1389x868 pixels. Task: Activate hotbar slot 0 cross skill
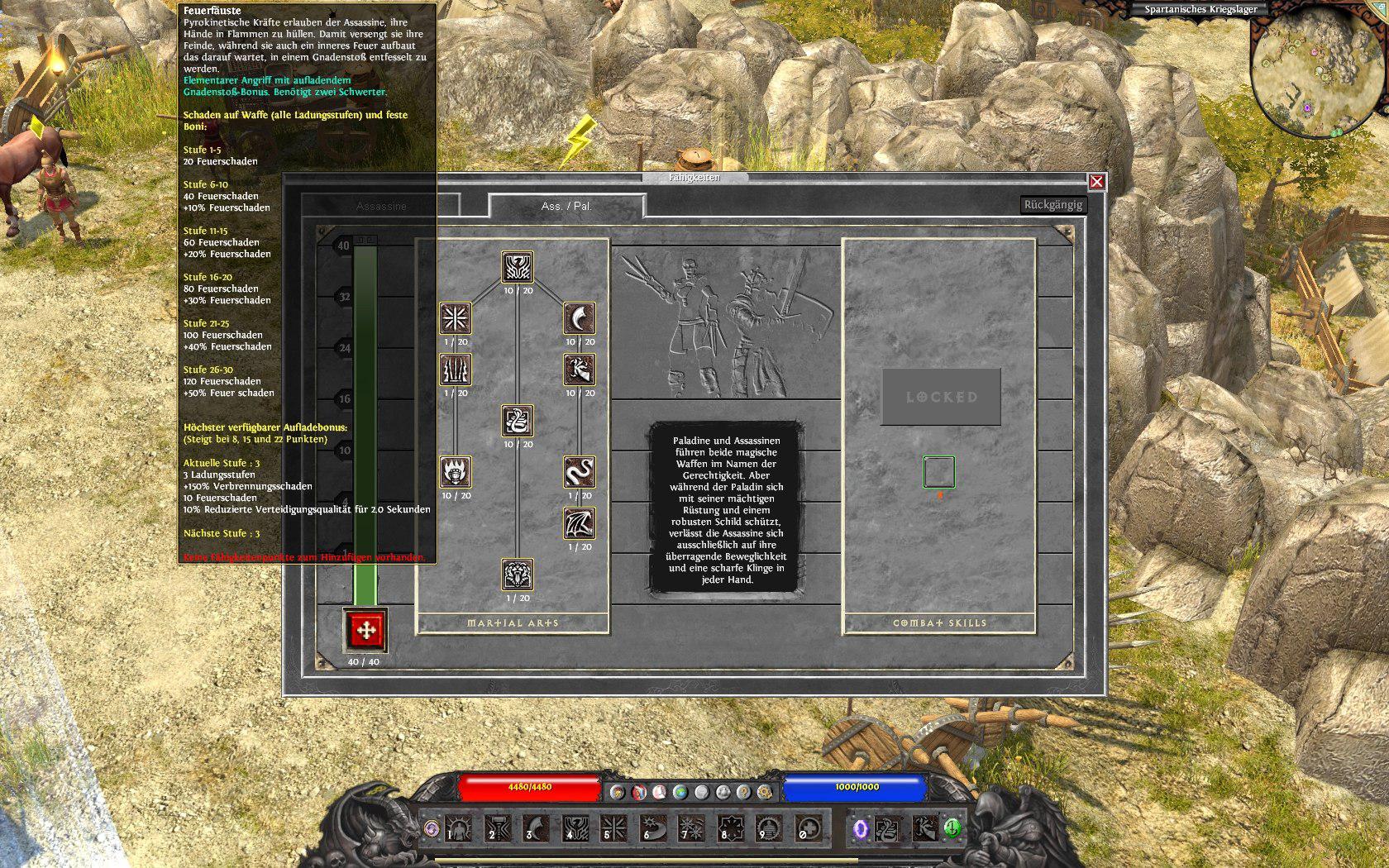point(808,827)
